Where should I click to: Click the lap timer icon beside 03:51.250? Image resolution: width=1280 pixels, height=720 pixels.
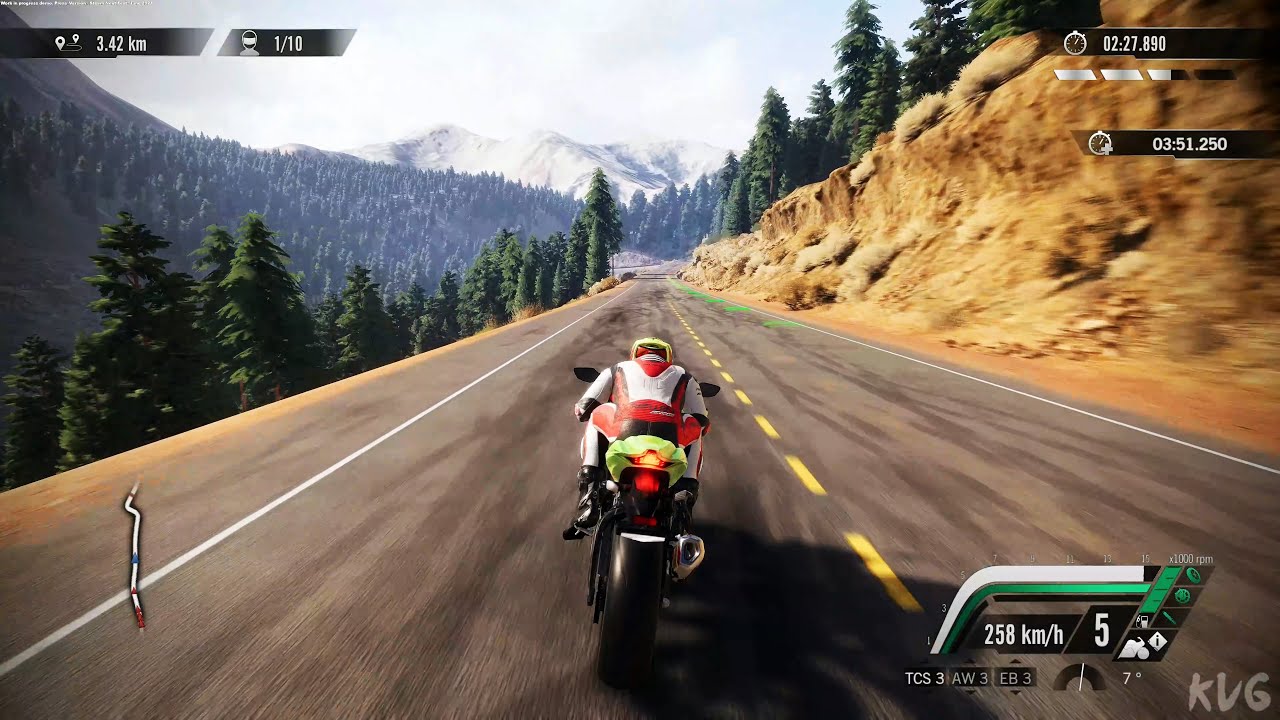click(1102, 144)
